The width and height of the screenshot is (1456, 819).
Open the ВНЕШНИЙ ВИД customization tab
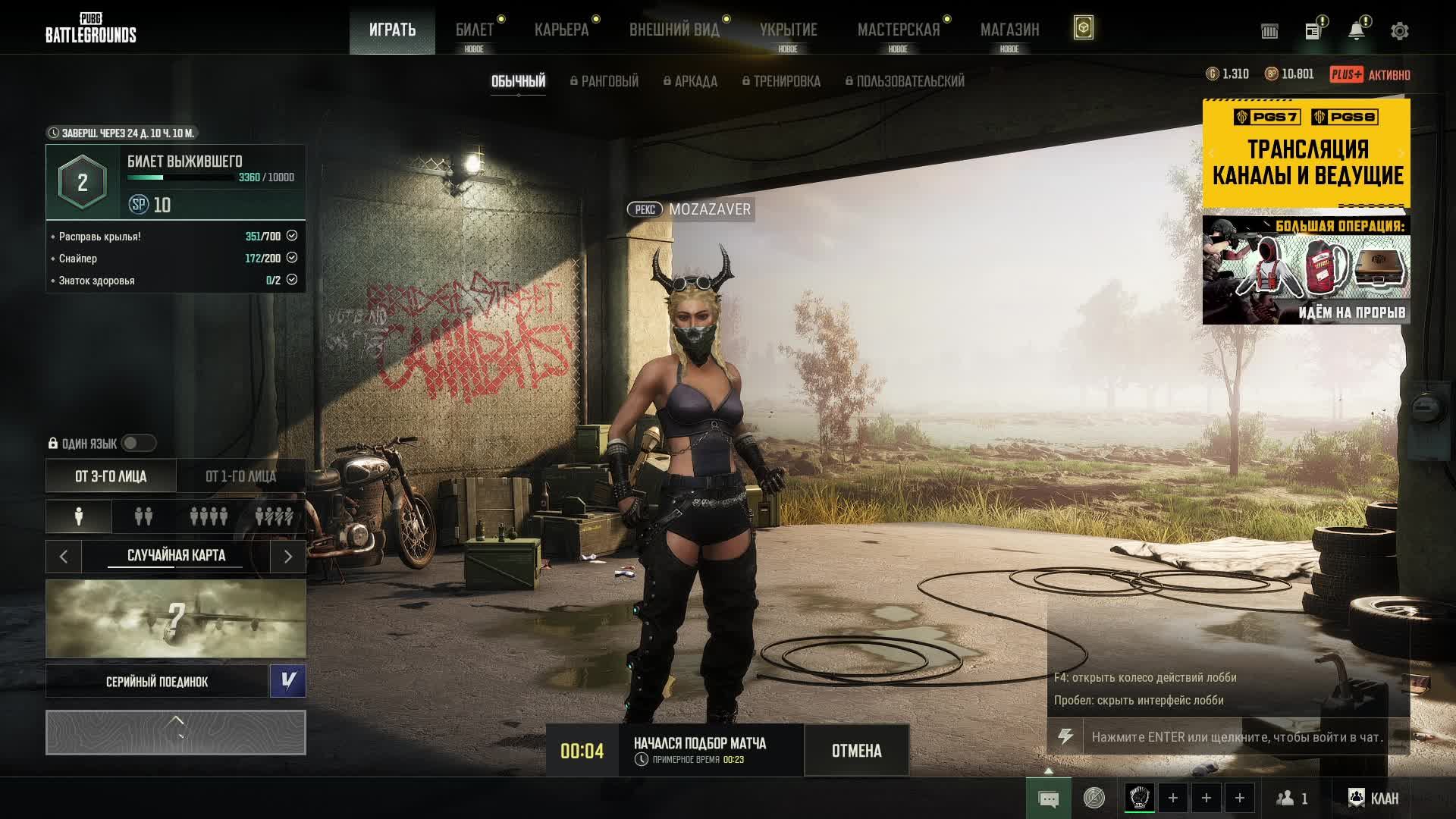[x=674, y=30]
